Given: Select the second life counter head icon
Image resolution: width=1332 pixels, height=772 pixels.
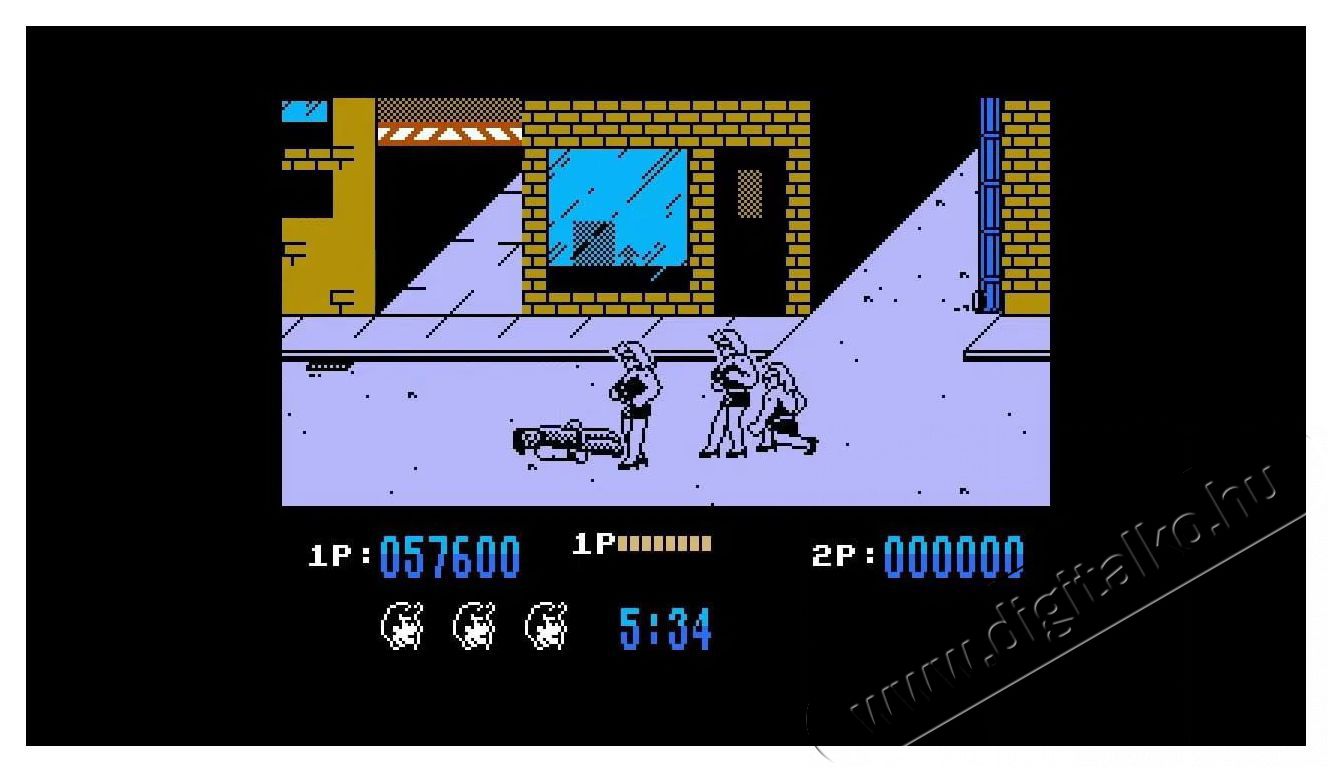Looking at the screenshot, I should pos(472,626).
